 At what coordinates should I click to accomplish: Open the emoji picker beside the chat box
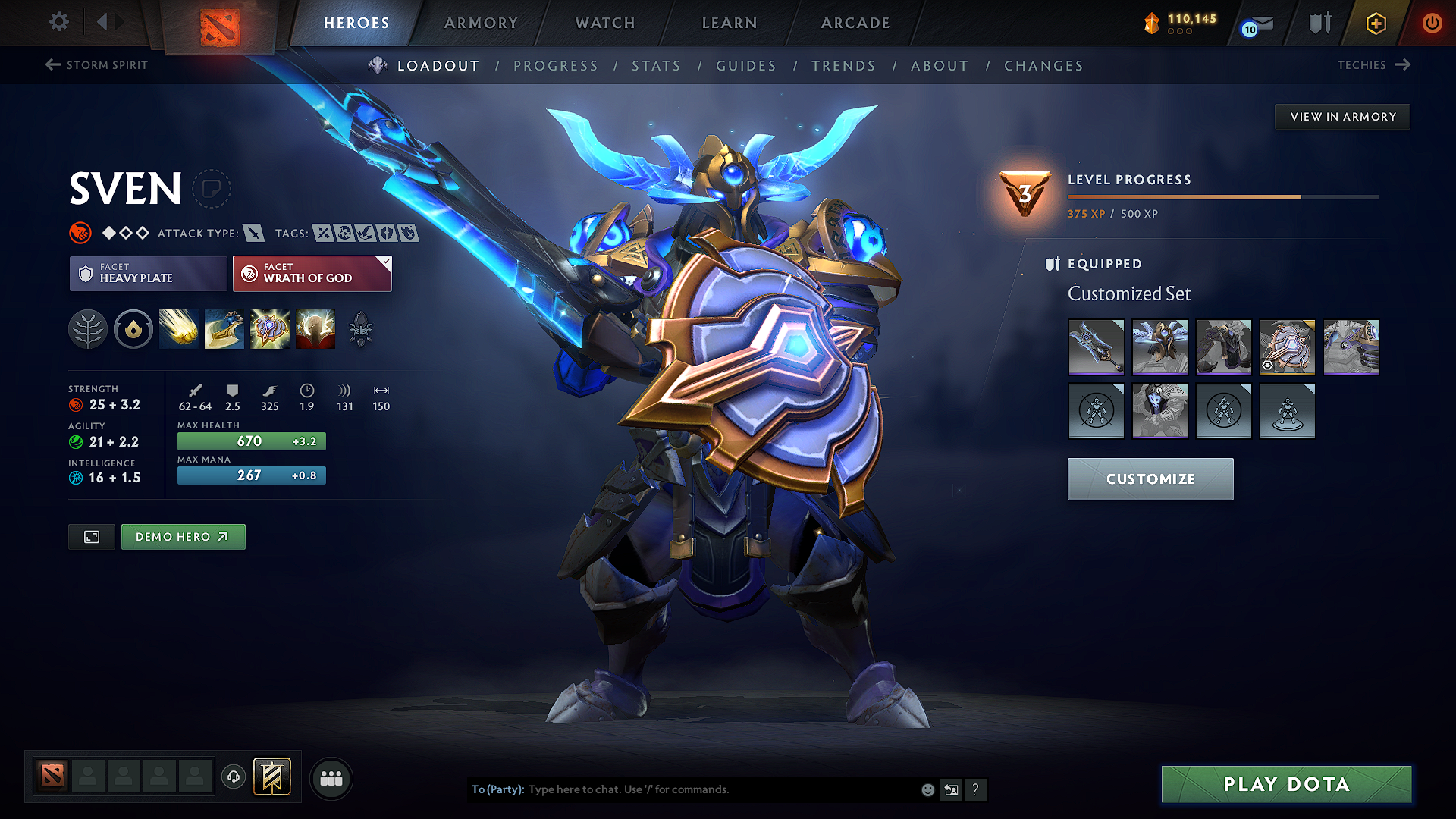click(x=927, y=789)
